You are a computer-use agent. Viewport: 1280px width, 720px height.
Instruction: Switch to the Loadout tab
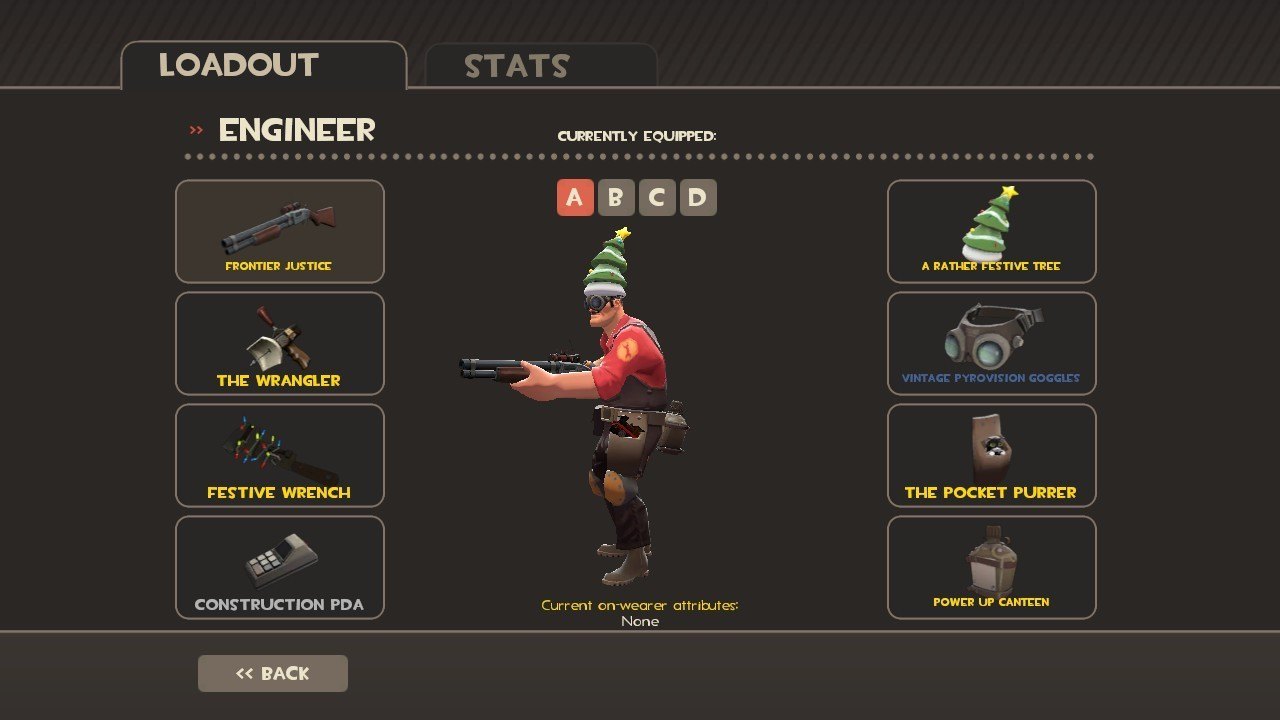(x=263, y=66)
